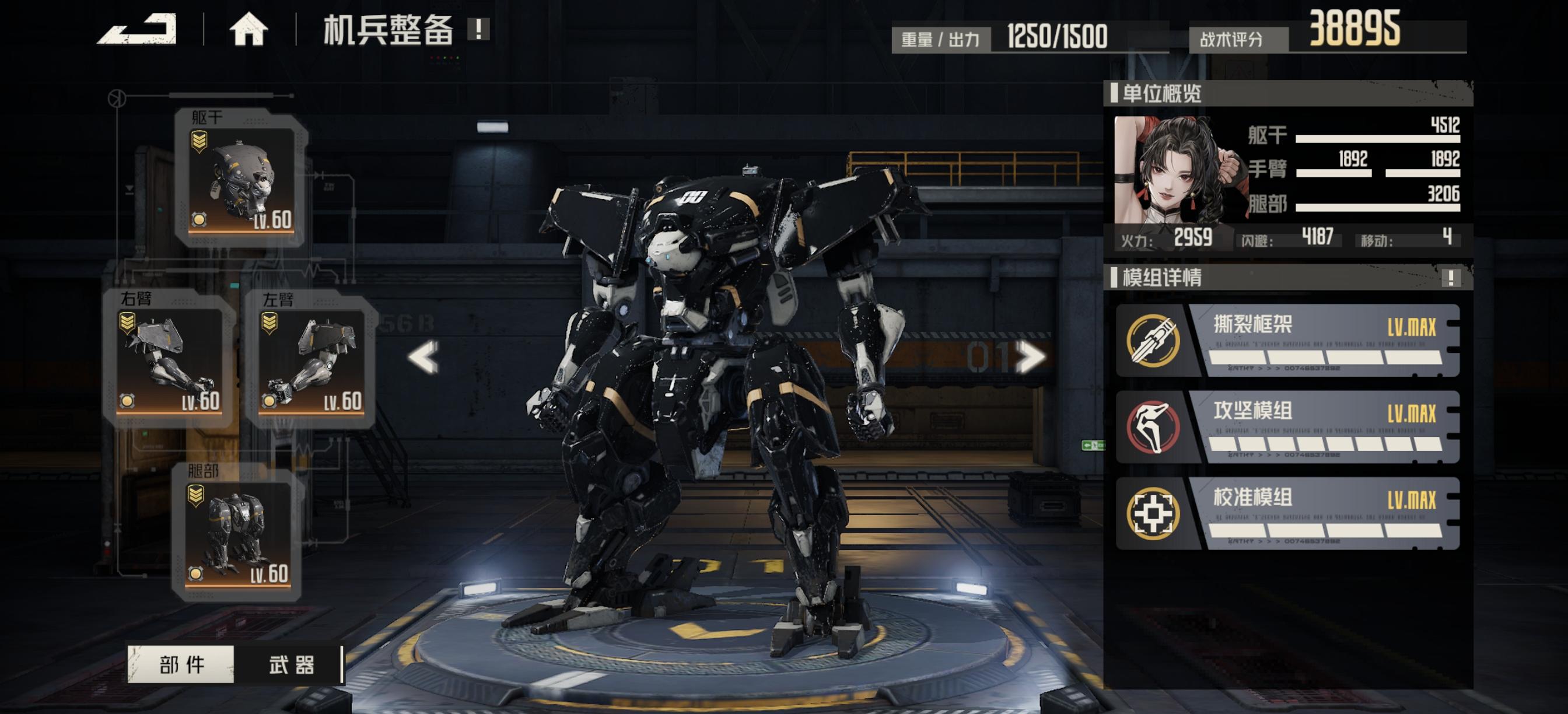Open the 机兵整备 info exclamation icon
Screen dimensions: 1568x714
click(478, 29)
